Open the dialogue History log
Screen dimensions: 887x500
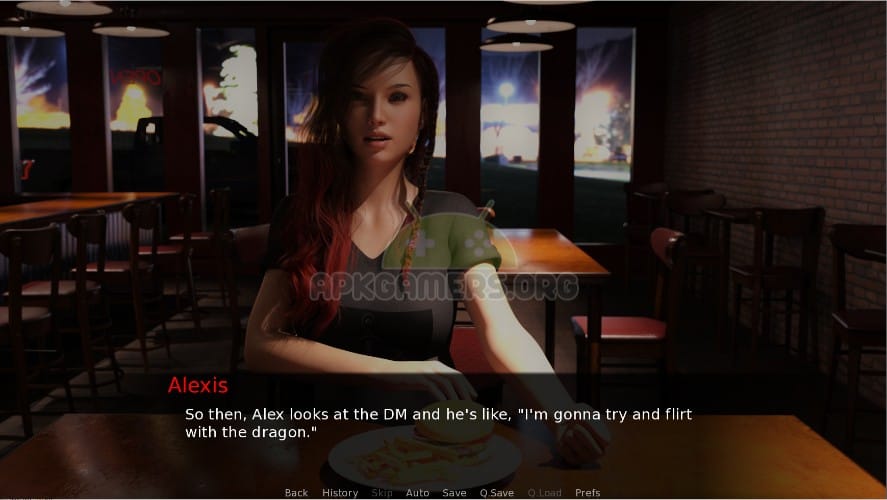click(x=340, y=493)
